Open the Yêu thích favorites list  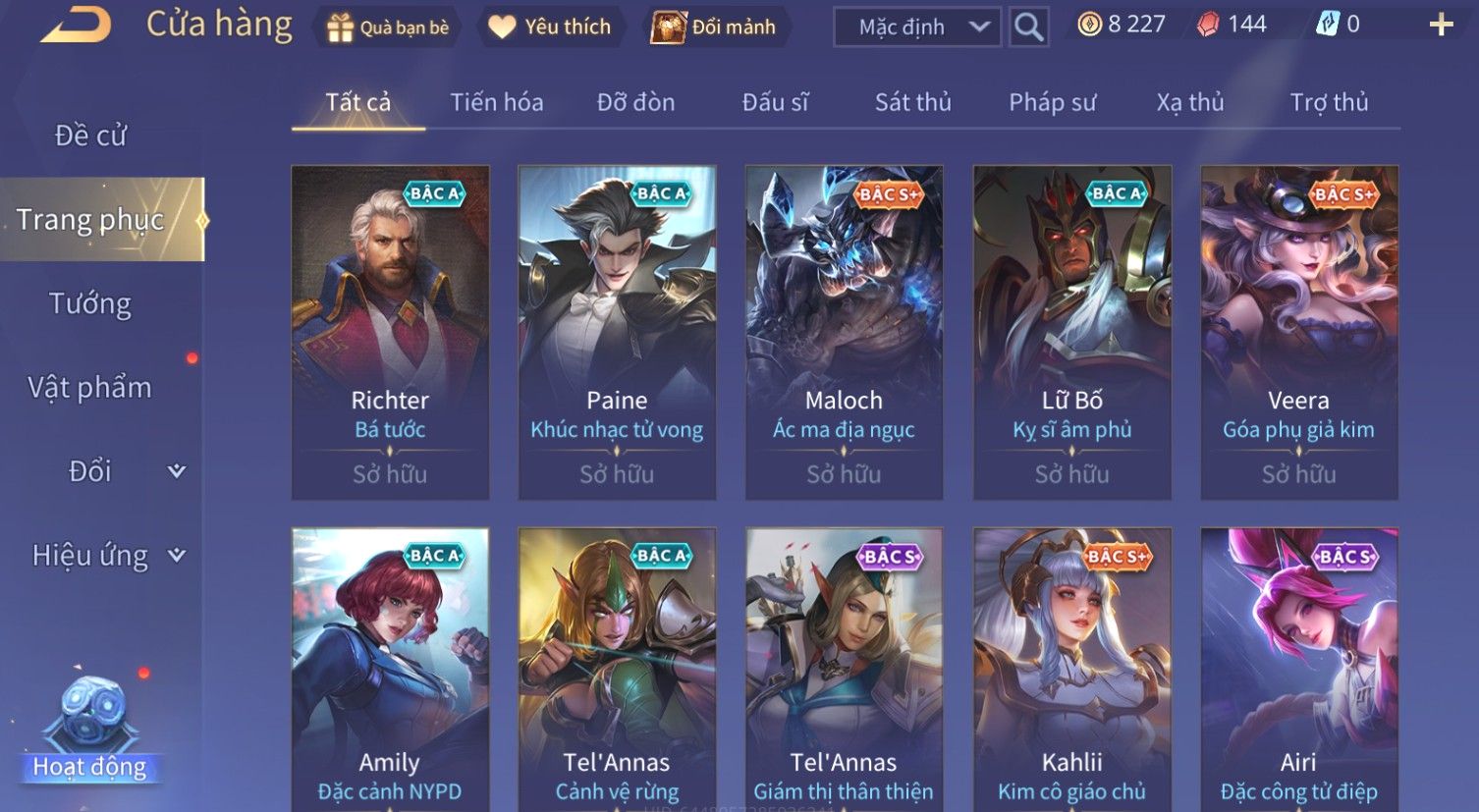(x=550, y=27)
